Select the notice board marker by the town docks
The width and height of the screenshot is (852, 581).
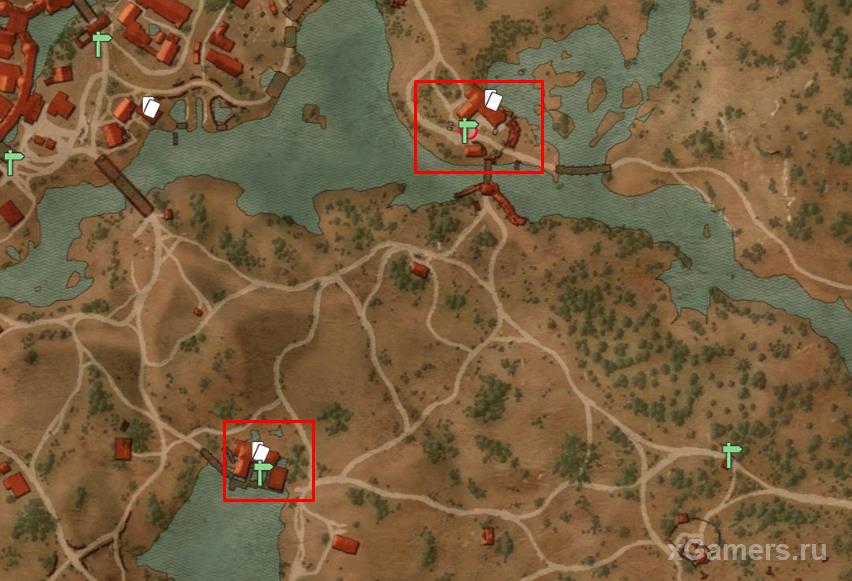click(x=150, y=107)
